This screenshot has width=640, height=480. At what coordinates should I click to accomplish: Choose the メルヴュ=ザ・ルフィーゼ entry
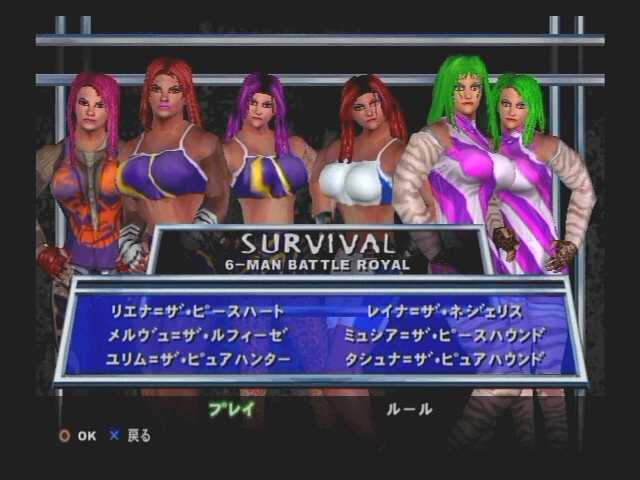[x=197, y=335]
